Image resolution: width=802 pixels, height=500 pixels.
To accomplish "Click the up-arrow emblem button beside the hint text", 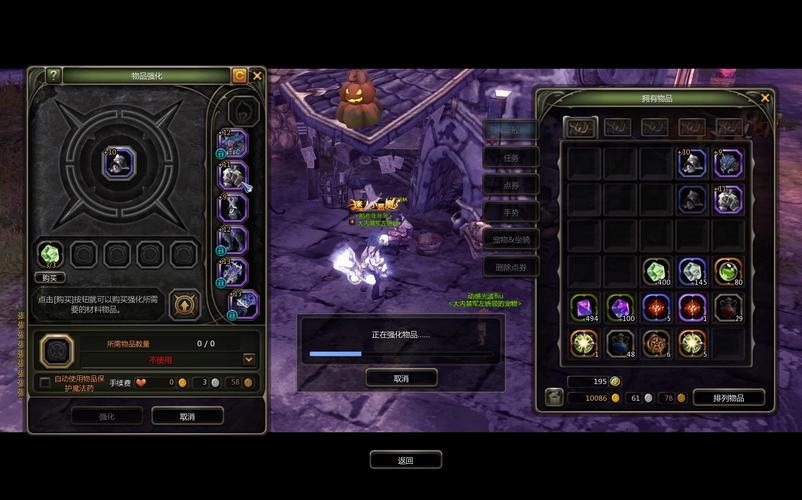I will tap(186, 305).
